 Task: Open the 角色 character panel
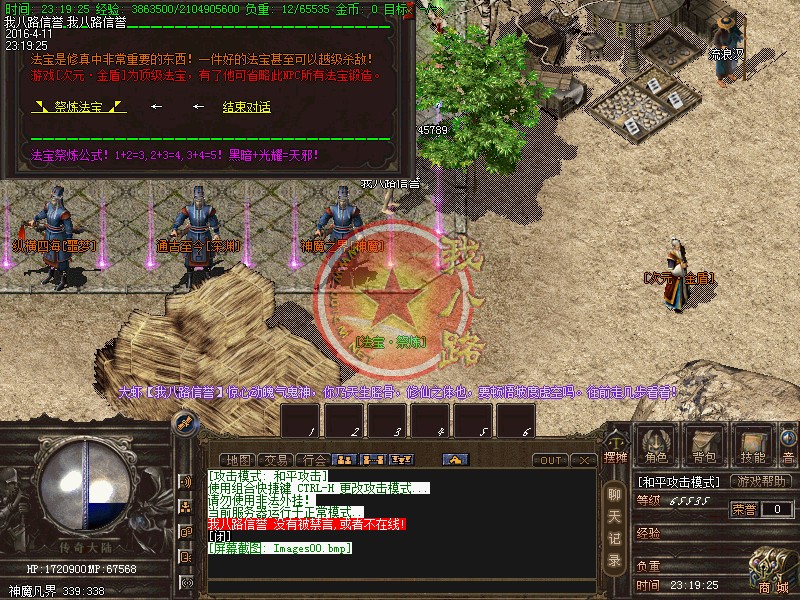point(656,446)
